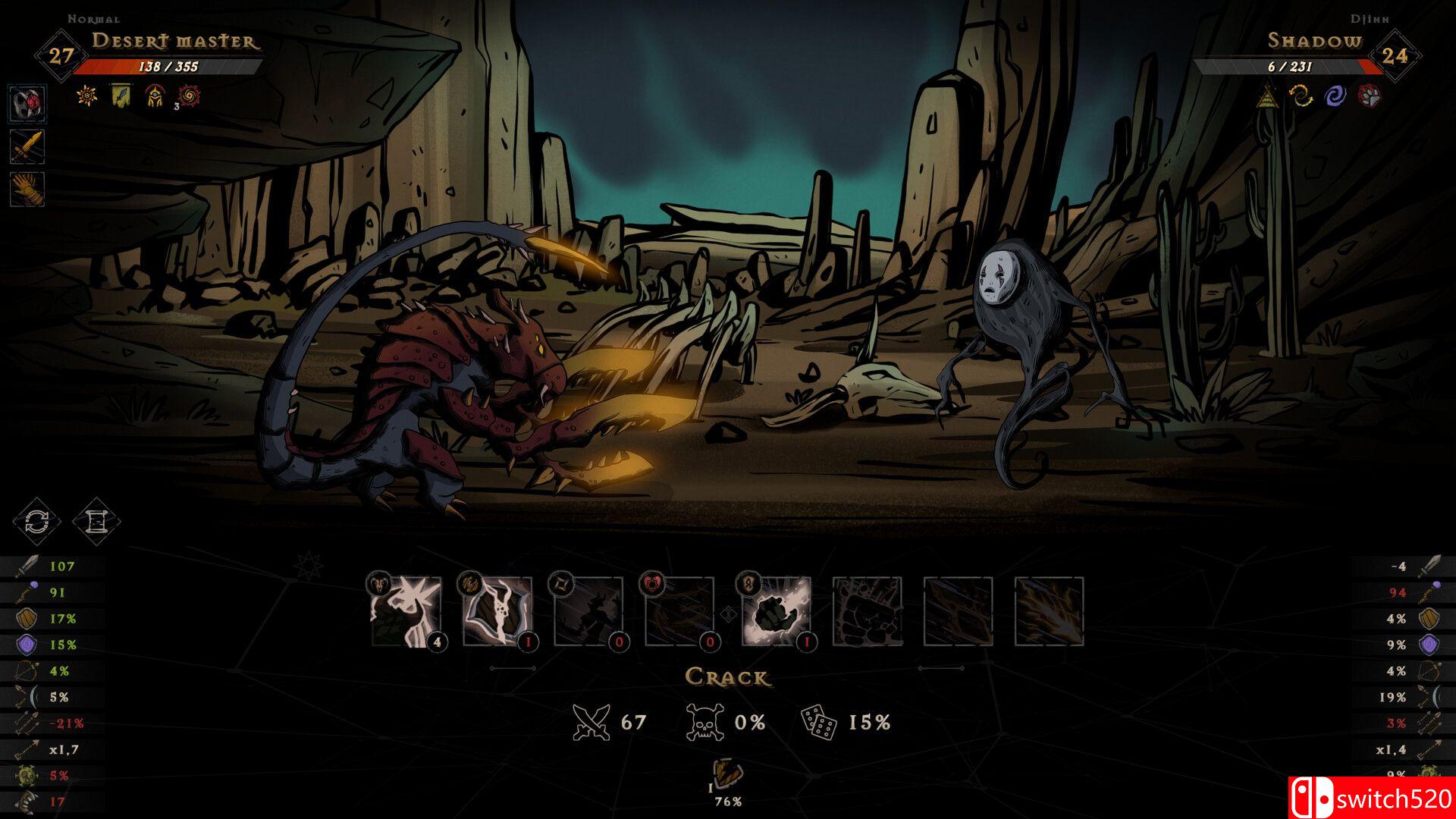Activate the white horned skull shield skill
The width and height of the screenshot is (1456, 819).
pyautogui.click(x=497, y=611)
